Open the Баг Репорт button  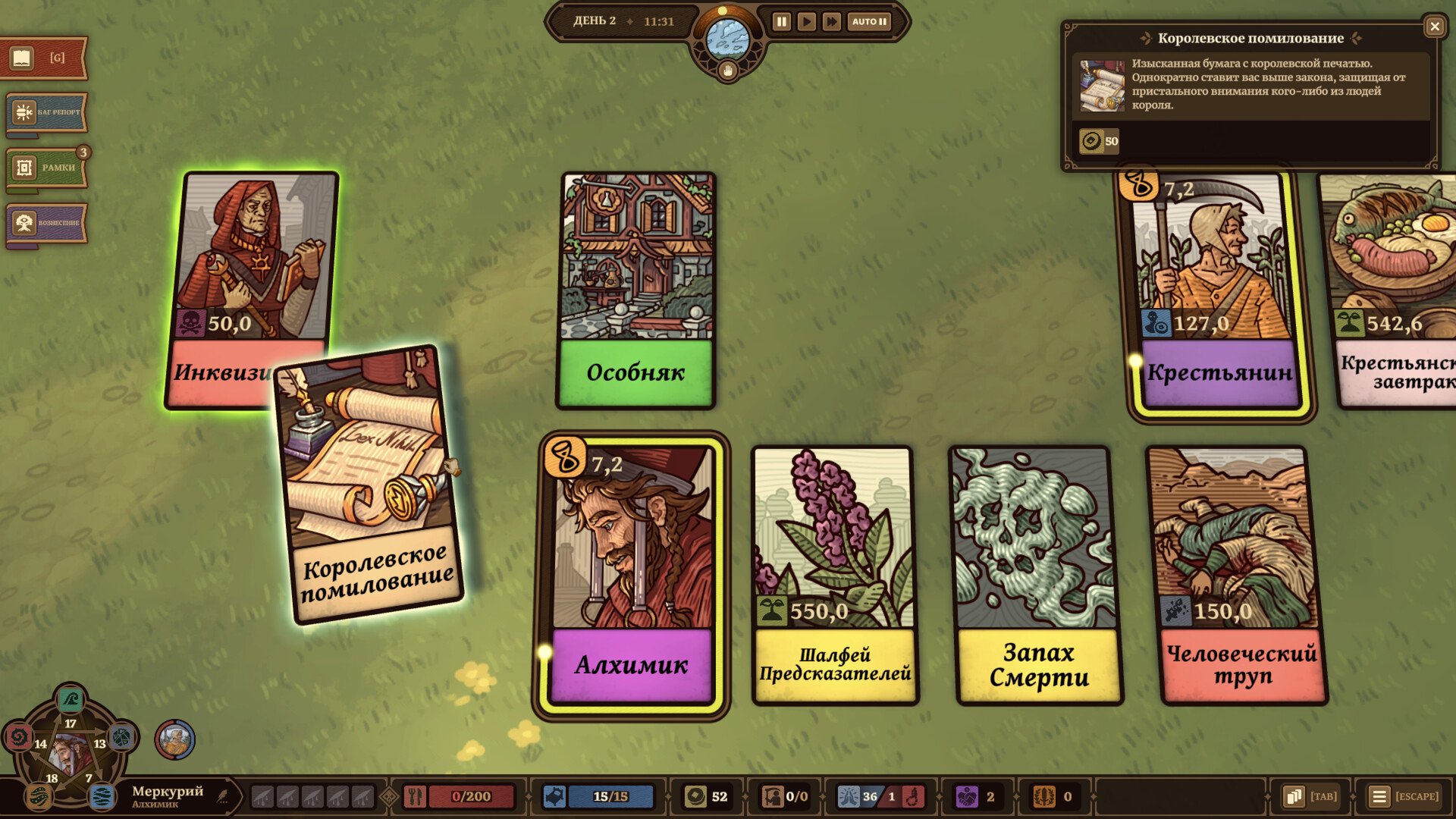click(x=45, y=113)
